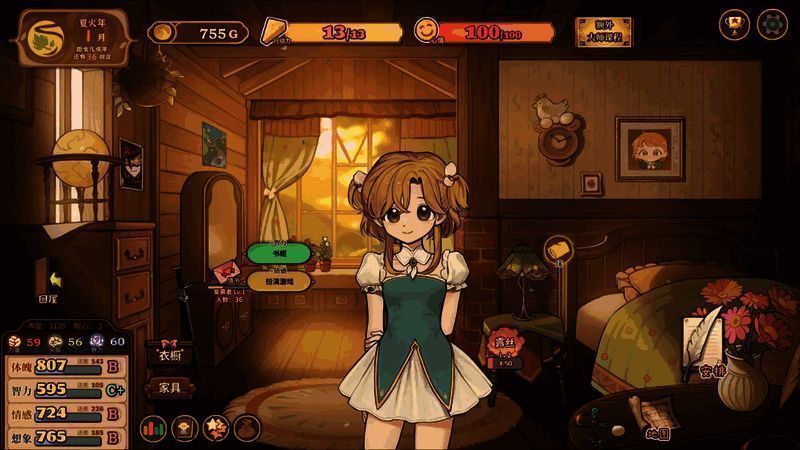This screenshot has width=800, height=450.
Task: Open the pouch bag icon
Action: [246, 429]
